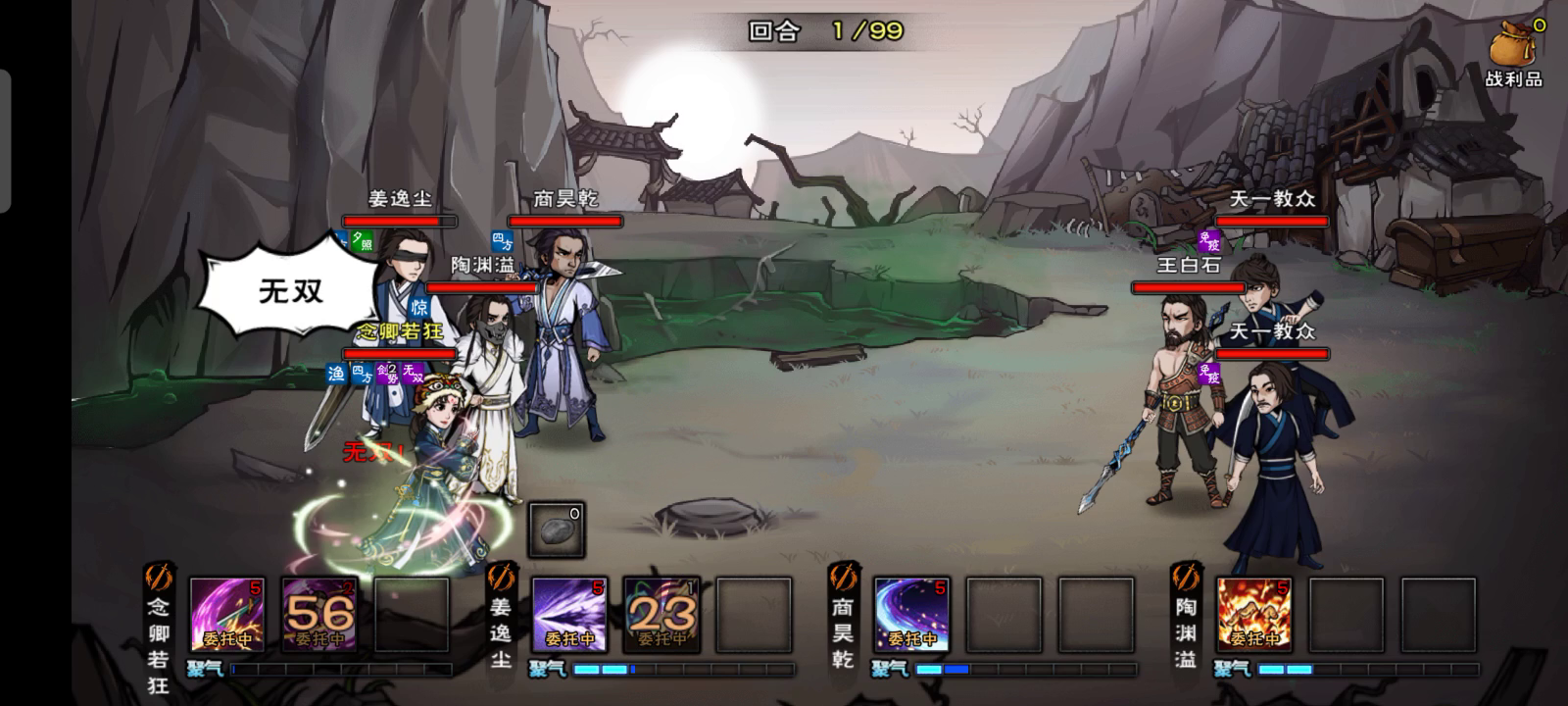
Task: Trigger 陶渊溢's fire explosion skill
Action: tap(1253, 615)
